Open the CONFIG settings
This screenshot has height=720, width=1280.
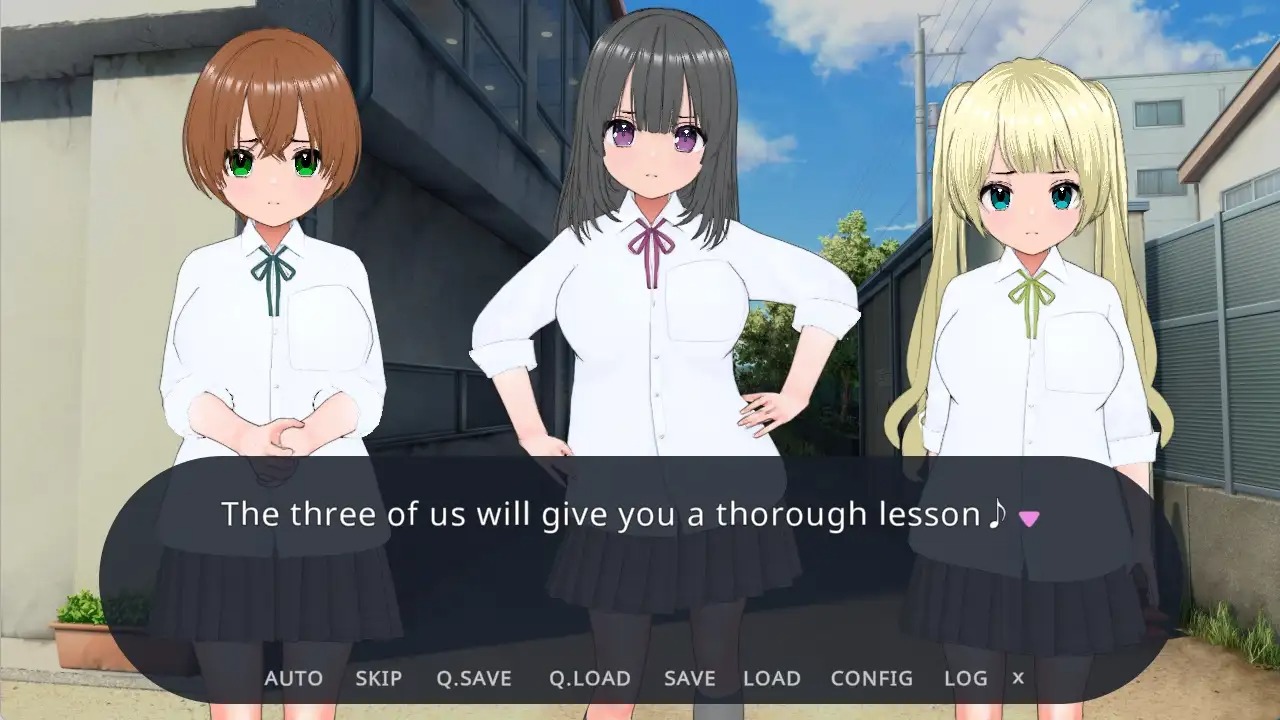(871, 678)
